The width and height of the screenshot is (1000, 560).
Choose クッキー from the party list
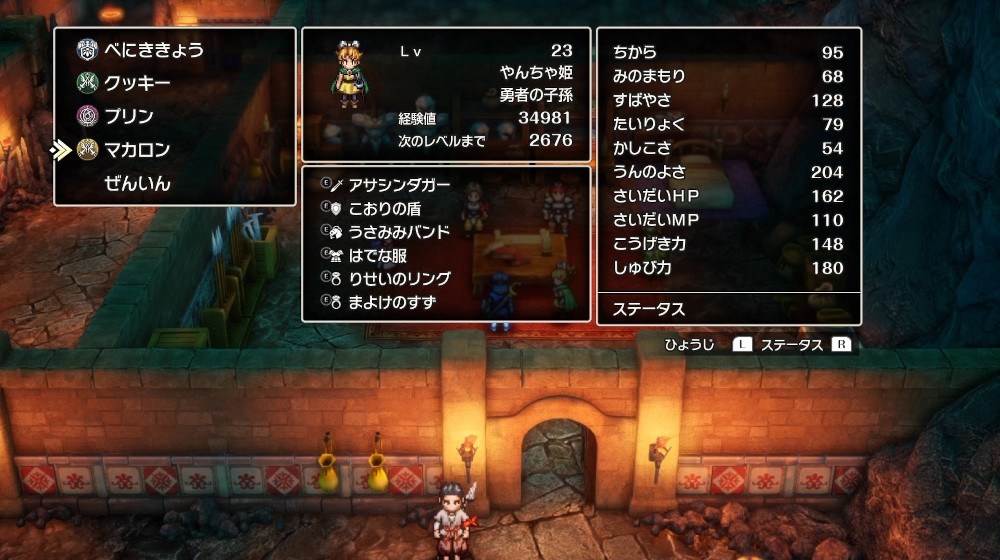(x=137, y=83)
